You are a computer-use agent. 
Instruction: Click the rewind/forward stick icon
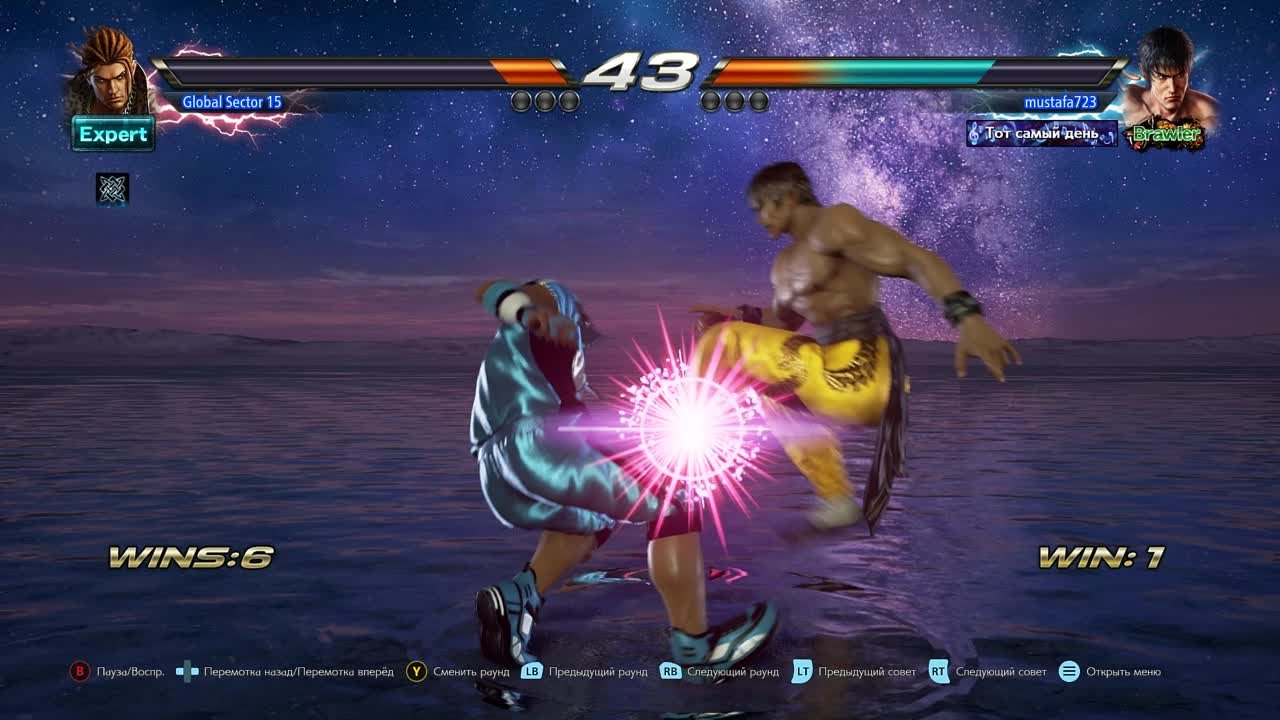[x=186, y=673]
